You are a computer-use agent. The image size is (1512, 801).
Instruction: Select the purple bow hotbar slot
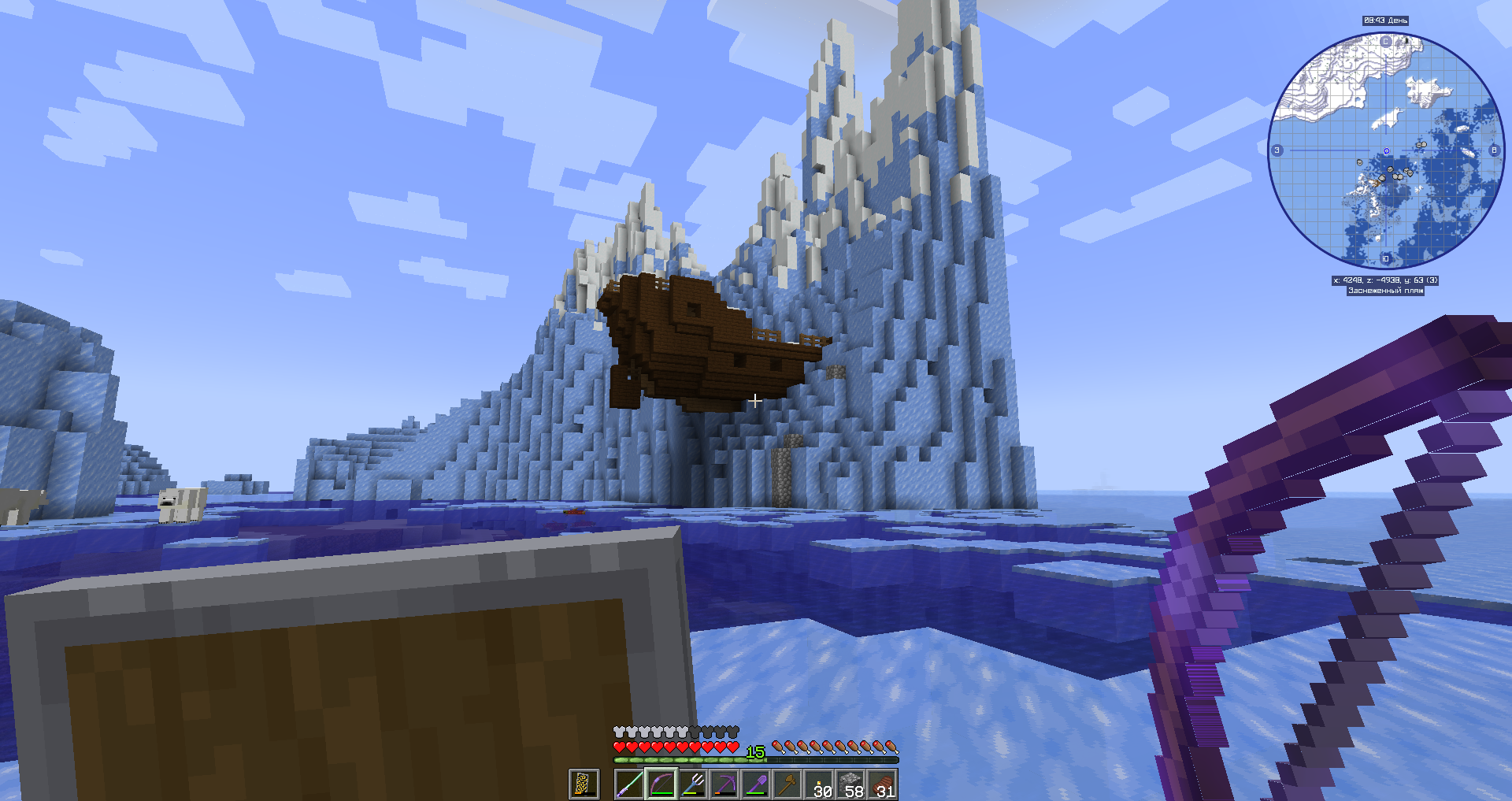pos(661,784)
